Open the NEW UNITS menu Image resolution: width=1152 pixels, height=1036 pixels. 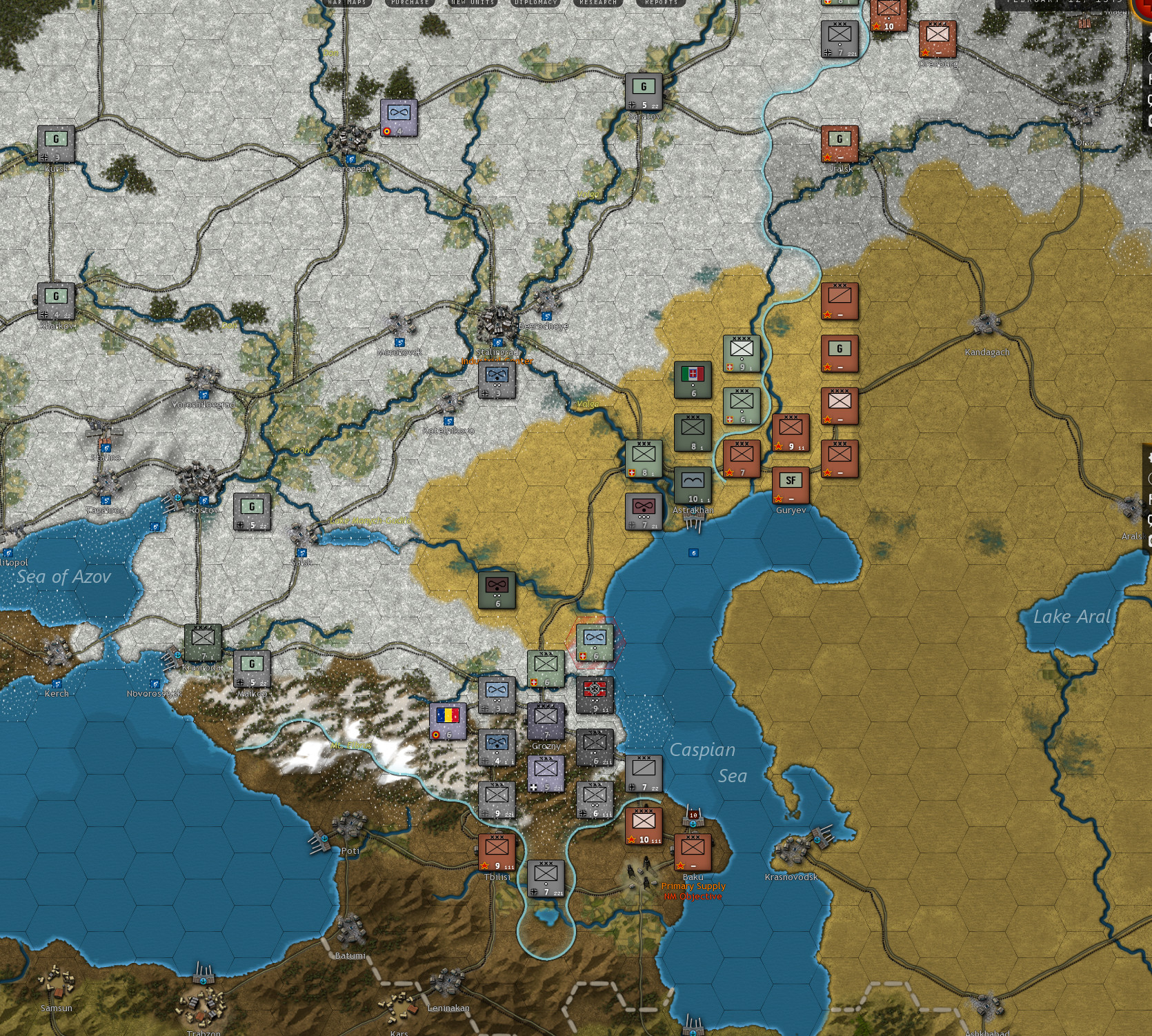click(472, 3)
